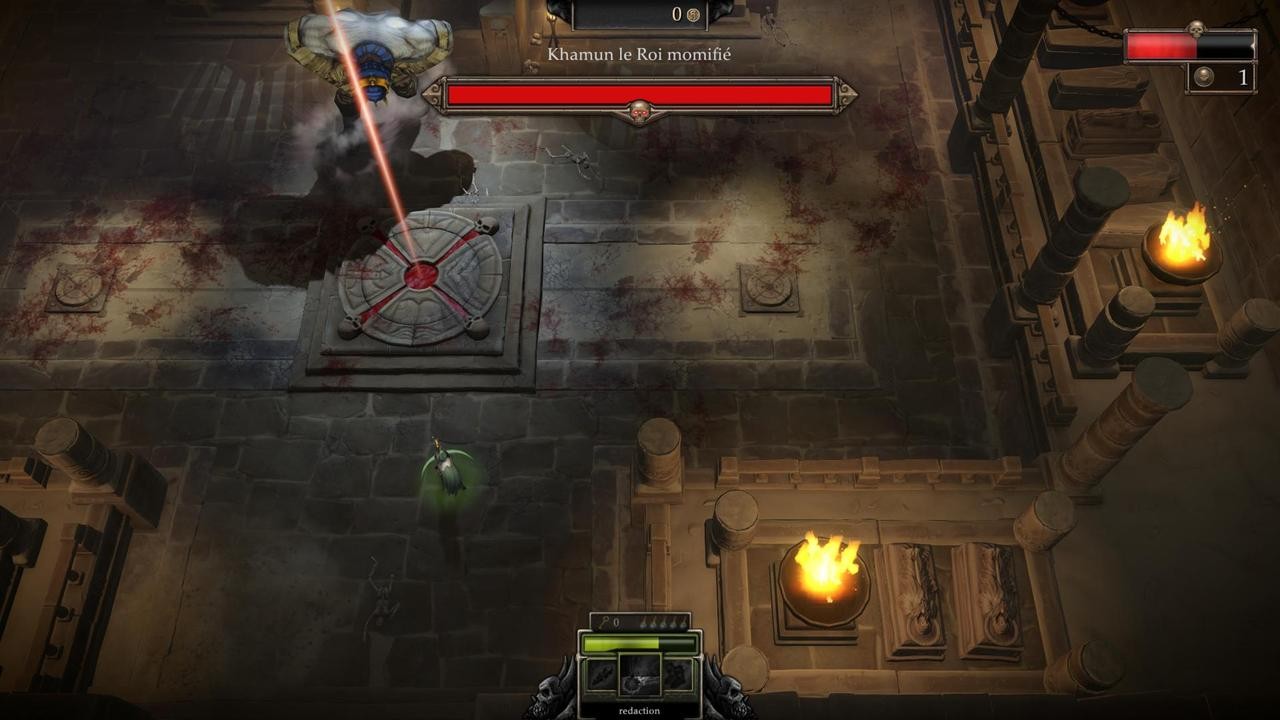The image size is (1280, 720).
Task: Click the gold amount showing 0
Action: [679, 12]
